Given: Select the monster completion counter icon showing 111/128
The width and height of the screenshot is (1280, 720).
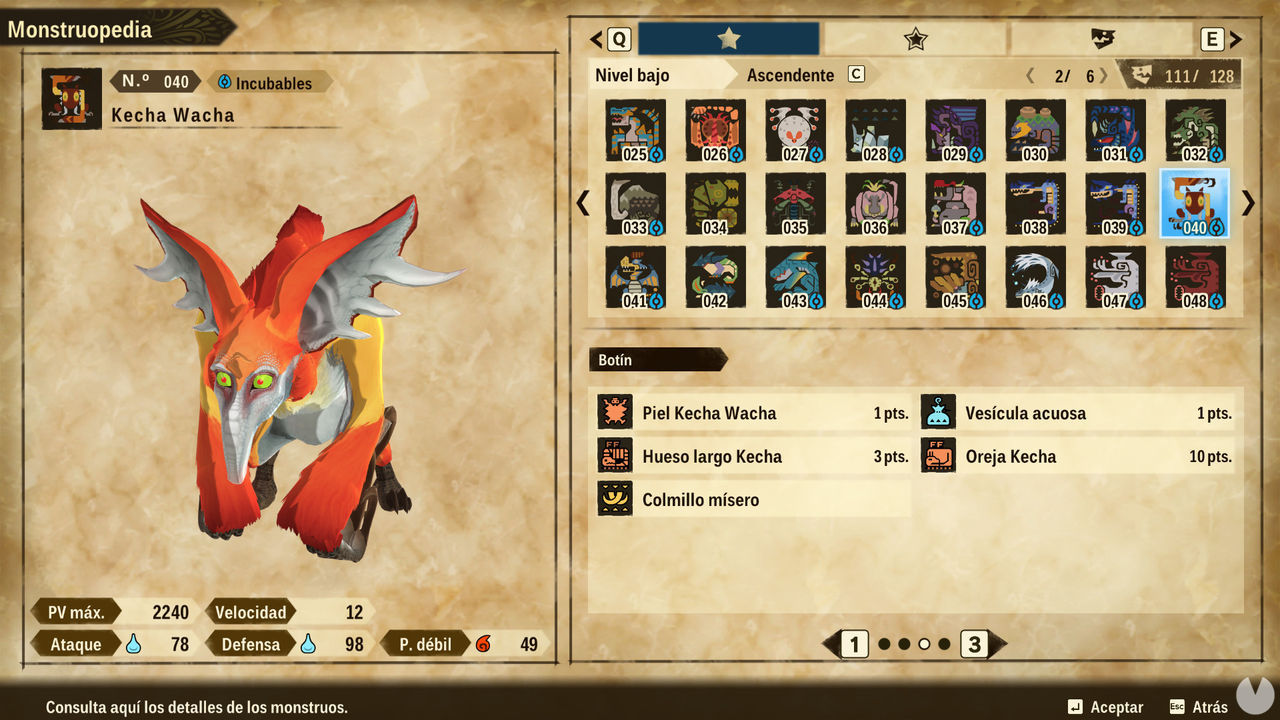Looking at the screenshot, I should [1137, 74].
